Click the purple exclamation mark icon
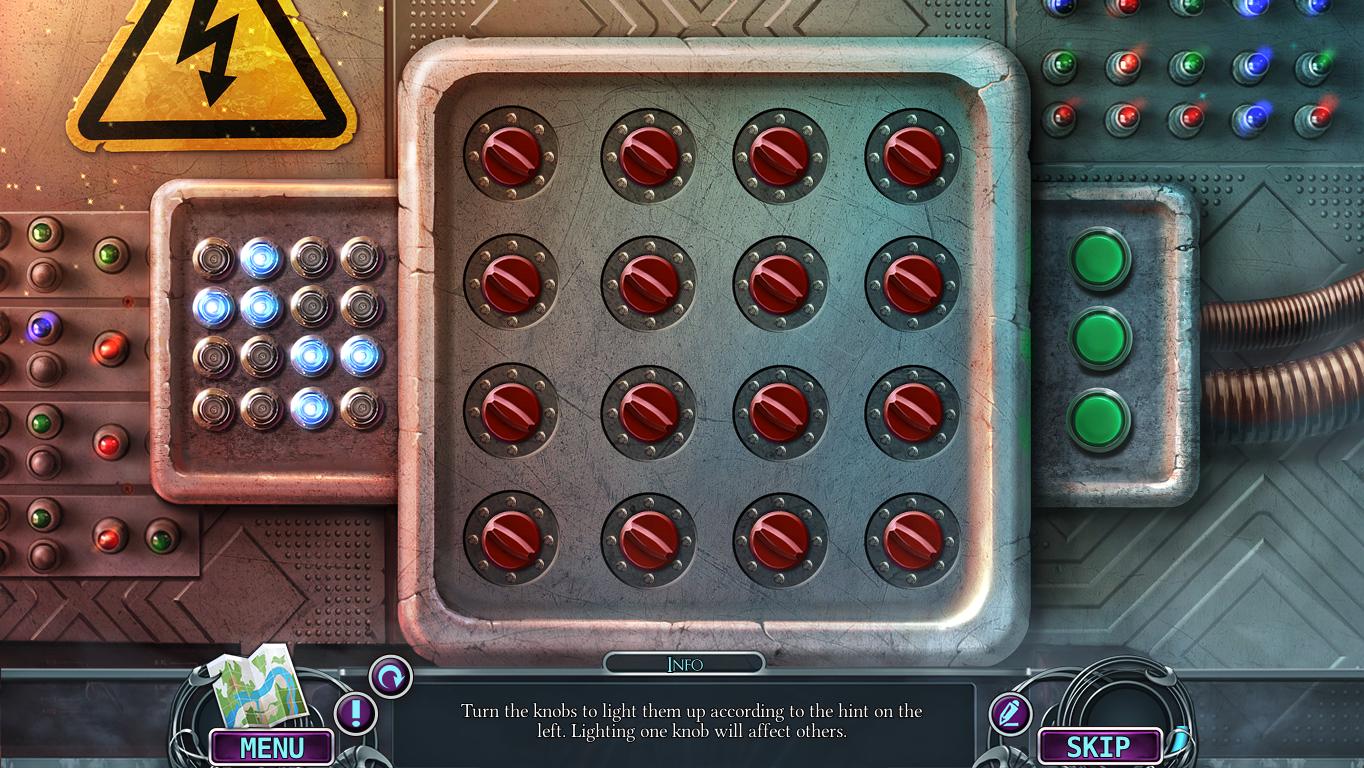This screenshot has width=1364, height=768. tap(355, 714)
